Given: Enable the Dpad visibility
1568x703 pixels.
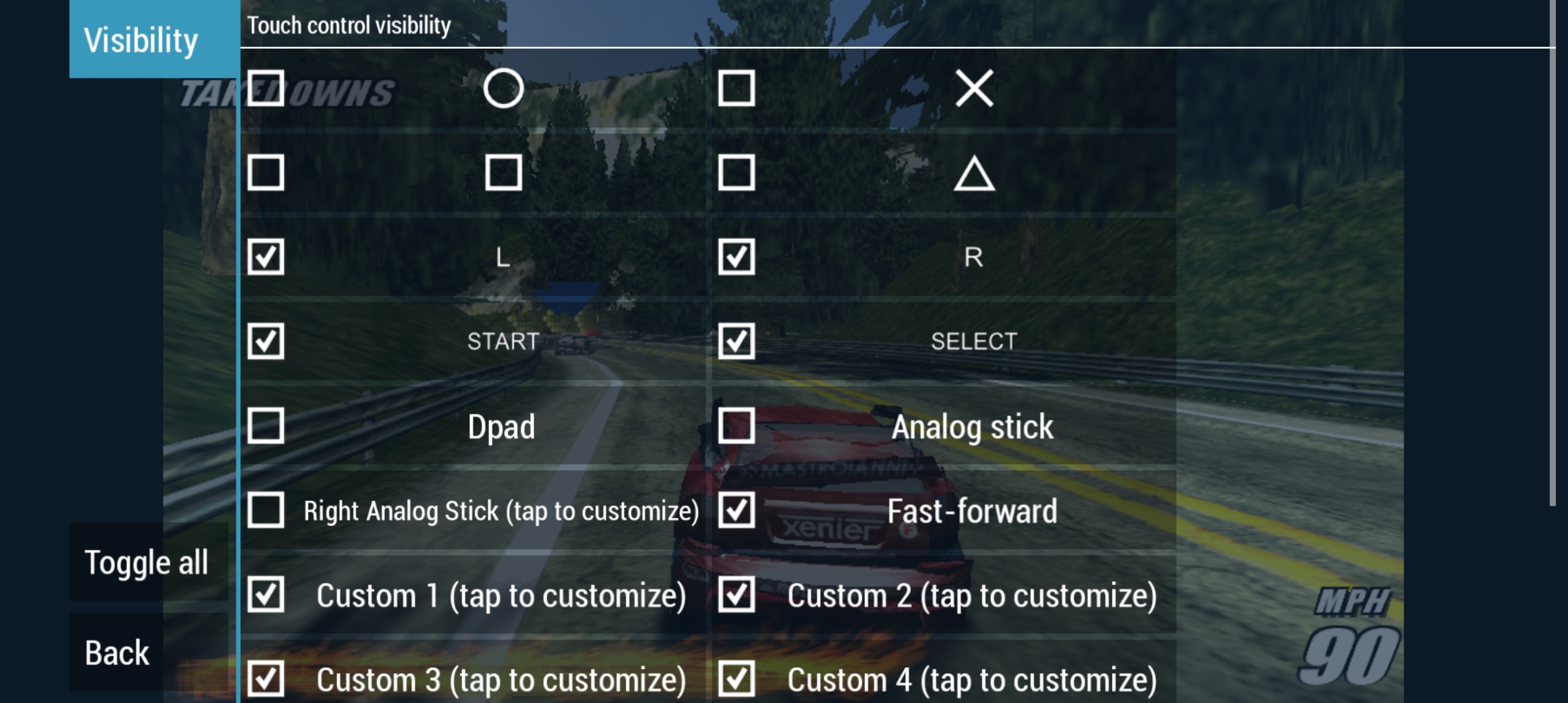Looking at the screenshot, I should click(x=266, y=426).
